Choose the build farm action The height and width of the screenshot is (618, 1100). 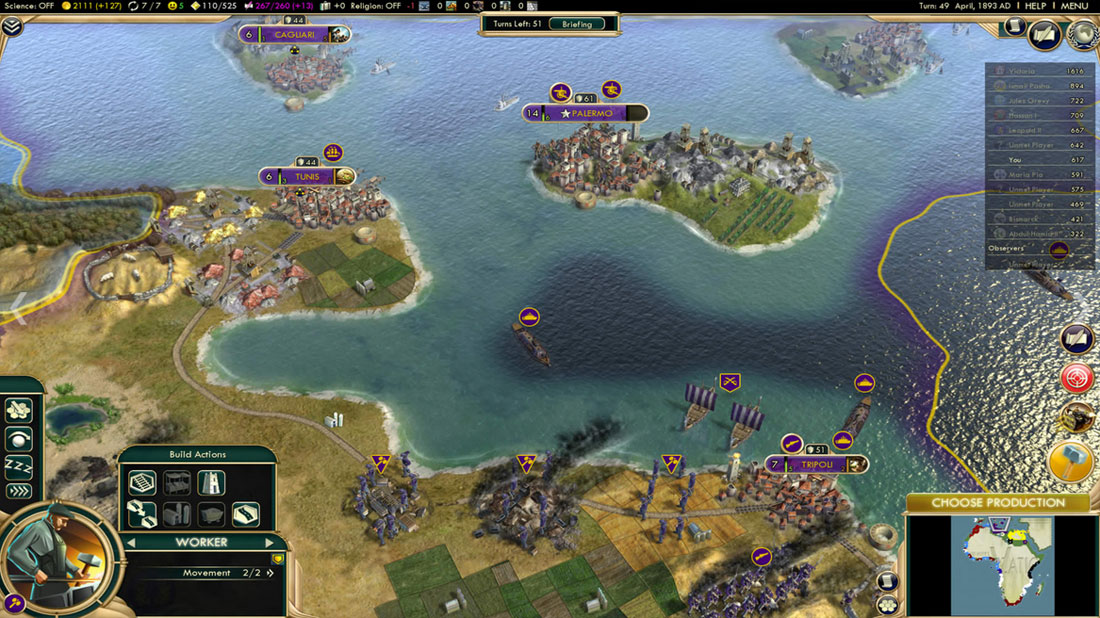tap(143, 483)
